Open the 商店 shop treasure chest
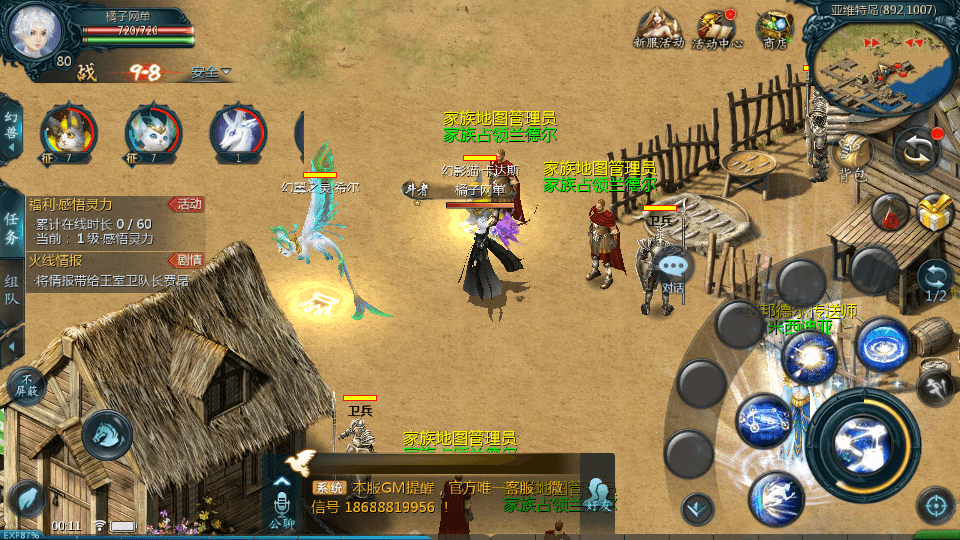Screen dimensions: 960x540 coord(775,27)
